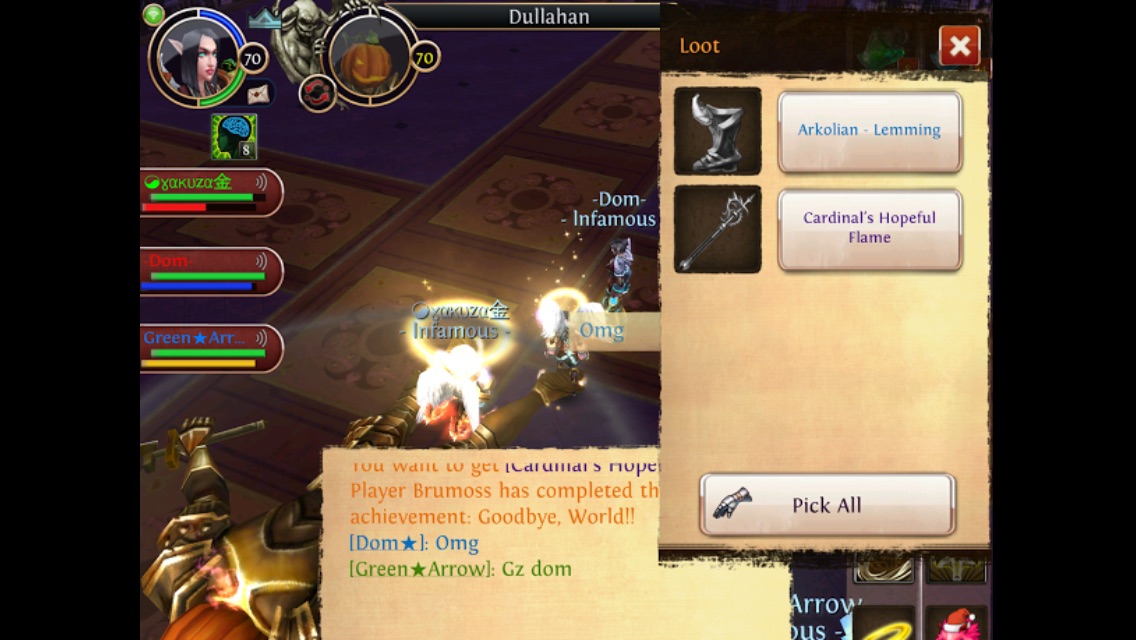Select the armored boot loot icon

point(717,131)
